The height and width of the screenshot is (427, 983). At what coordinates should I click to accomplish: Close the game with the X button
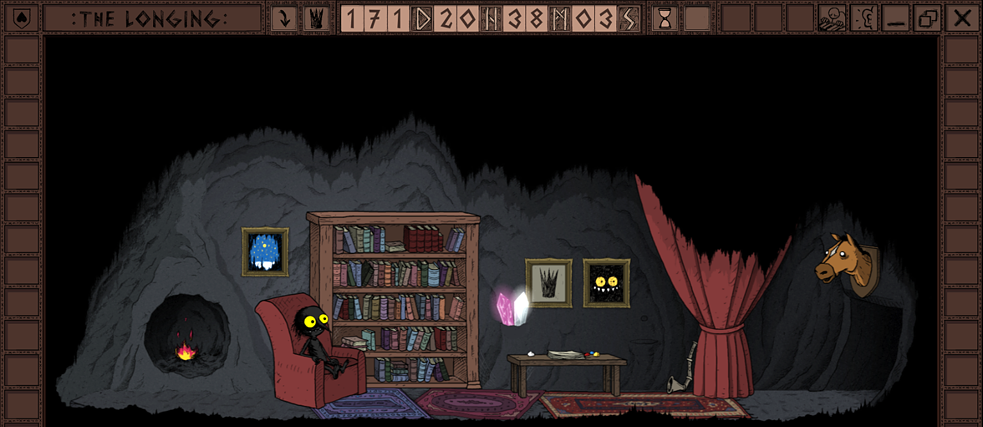[962, 18]
